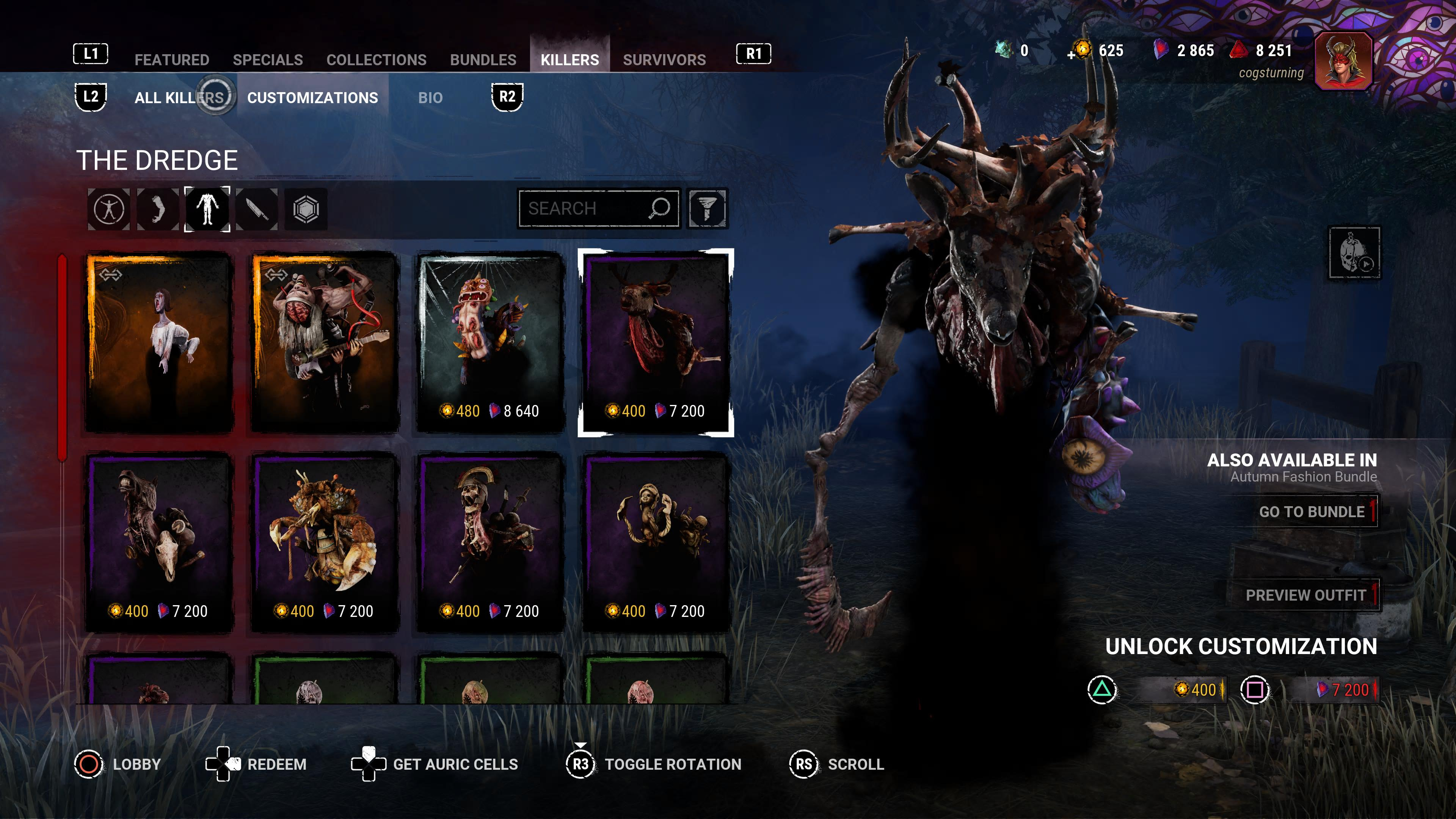Switch to the Specials tab
1456x819 pixels.
click(x=267, y=60)
